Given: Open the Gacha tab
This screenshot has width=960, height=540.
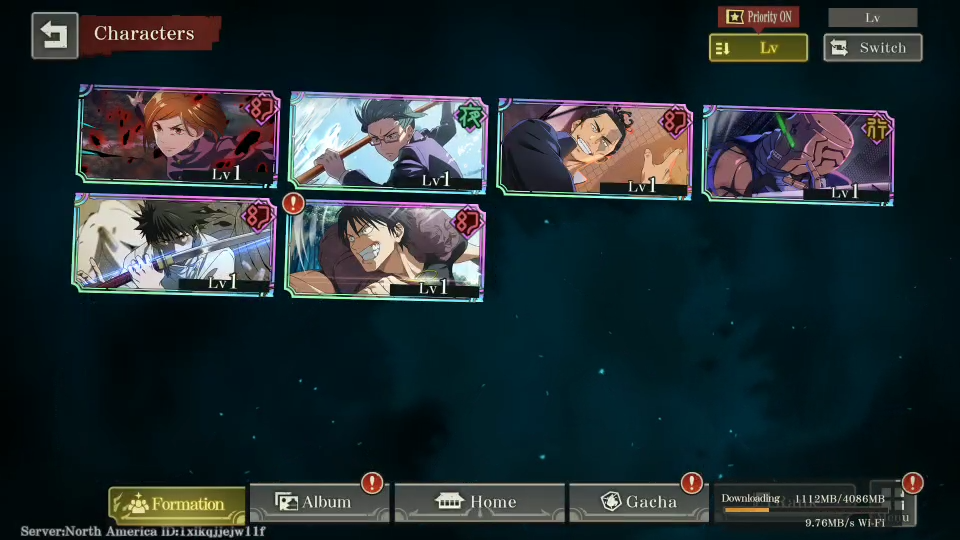Looking at the screenshot, I should point(638,502).
